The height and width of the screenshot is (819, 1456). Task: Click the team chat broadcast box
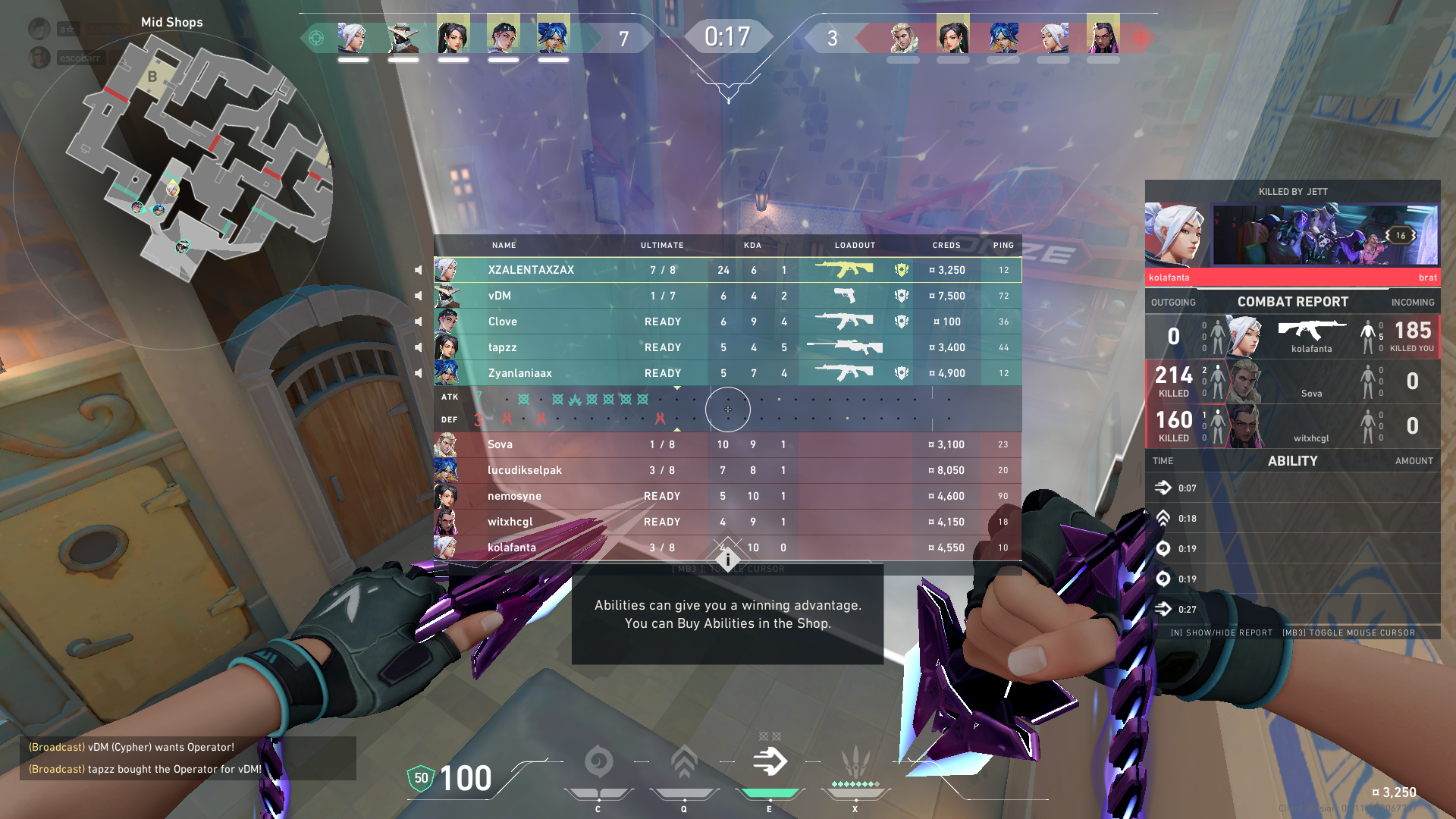coord(187,758)
